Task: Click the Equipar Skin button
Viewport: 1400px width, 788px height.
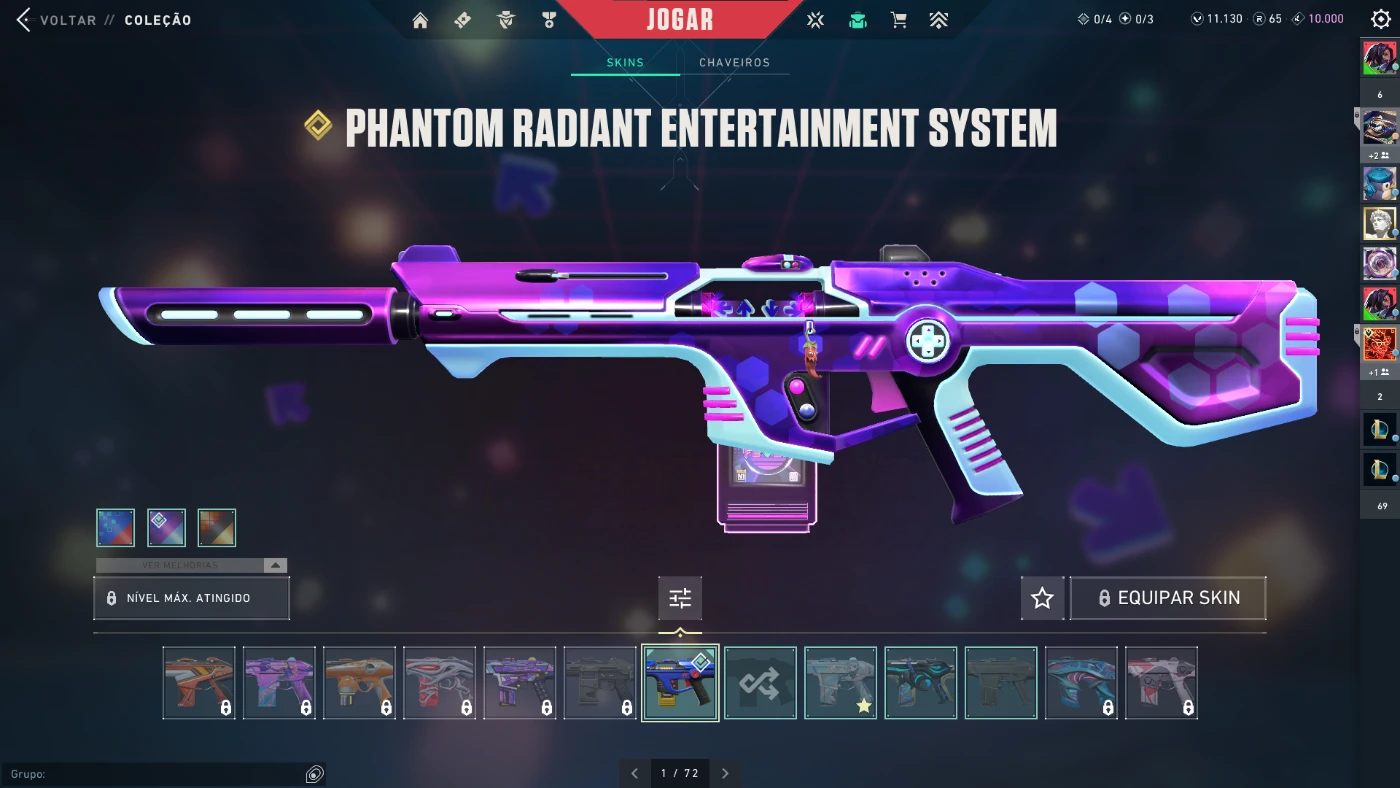Action: coord(1168,598)
